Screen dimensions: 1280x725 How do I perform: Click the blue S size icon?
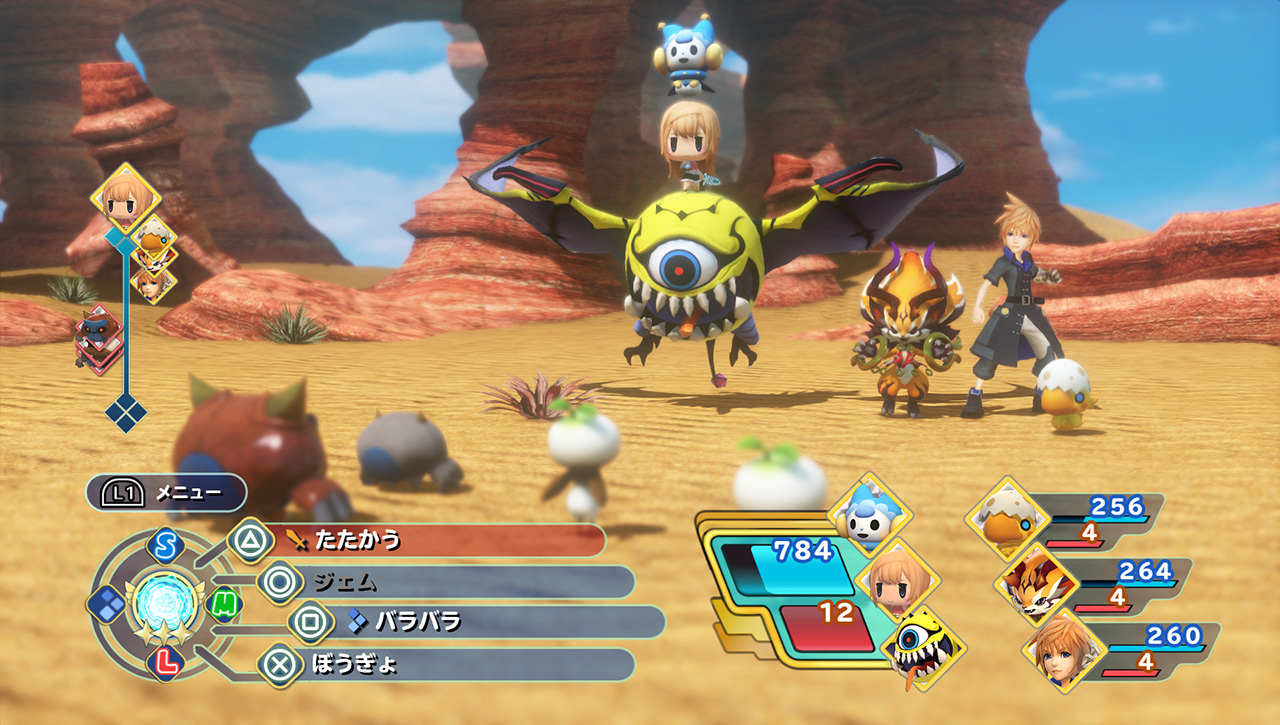click(162, 545)
